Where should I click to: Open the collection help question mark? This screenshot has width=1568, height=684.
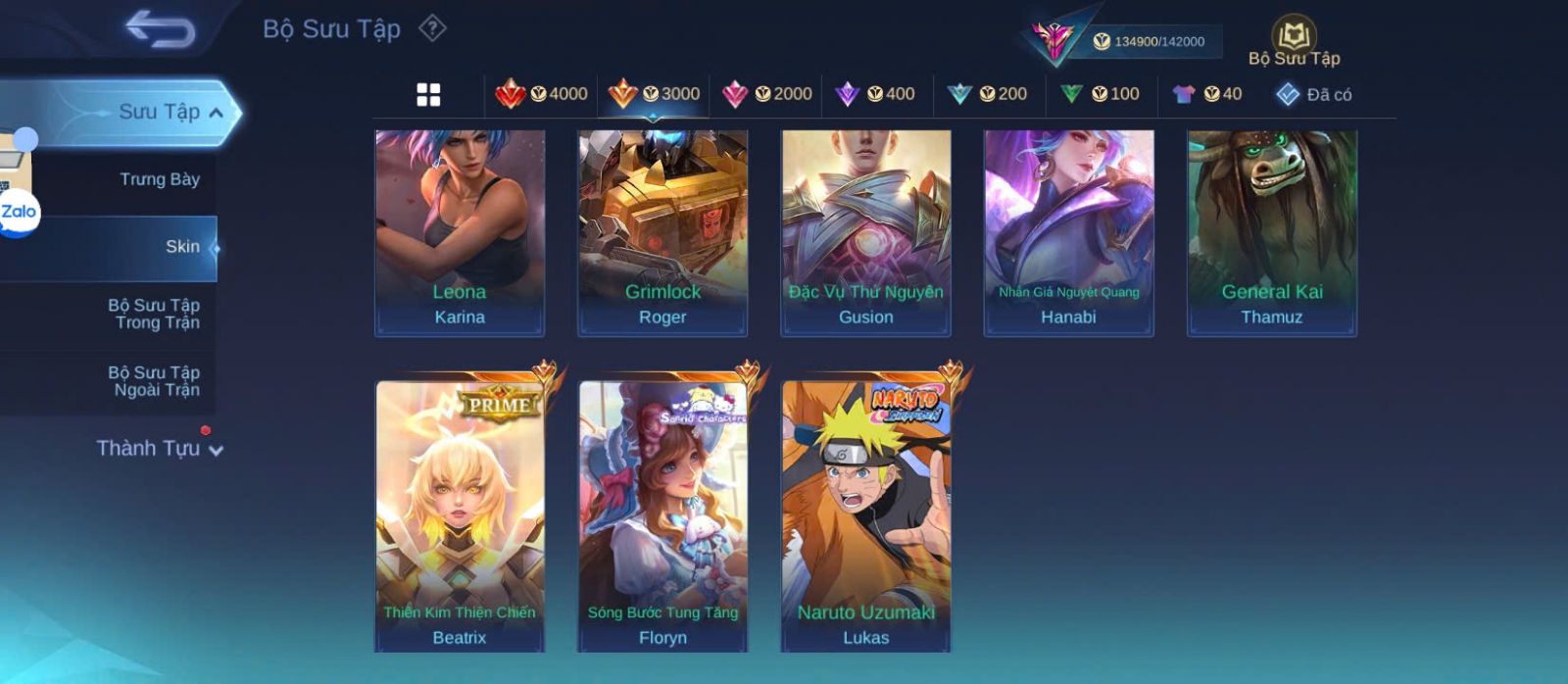tap(432, 28)
